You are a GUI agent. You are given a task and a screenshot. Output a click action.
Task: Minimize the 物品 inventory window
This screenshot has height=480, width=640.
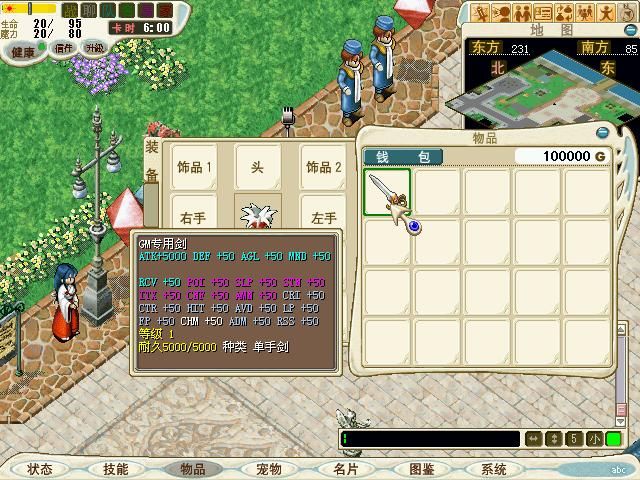tap(602, 132)
